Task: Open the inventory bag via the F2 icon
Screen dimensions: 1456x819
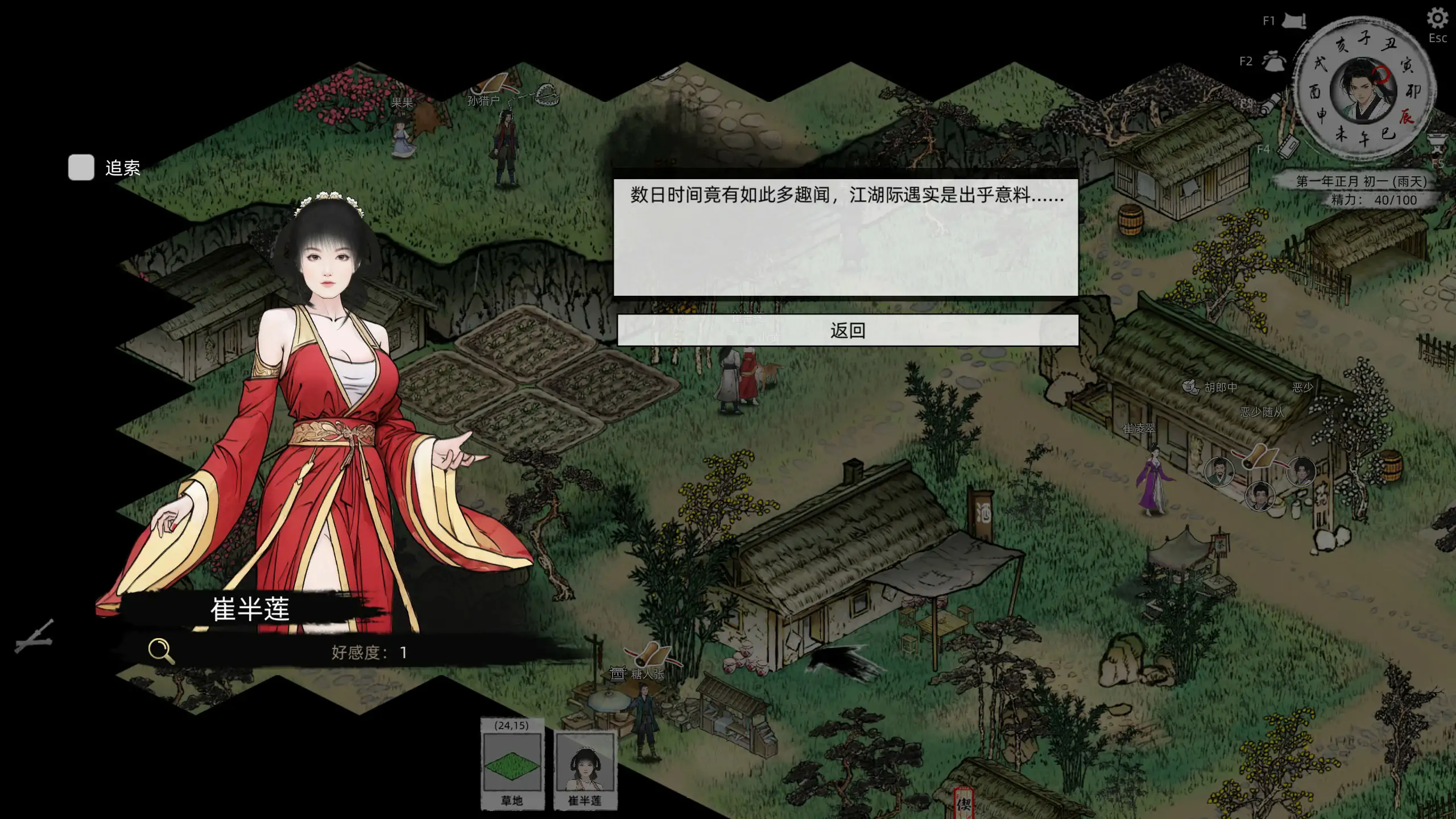Action: coord(1273,61)
